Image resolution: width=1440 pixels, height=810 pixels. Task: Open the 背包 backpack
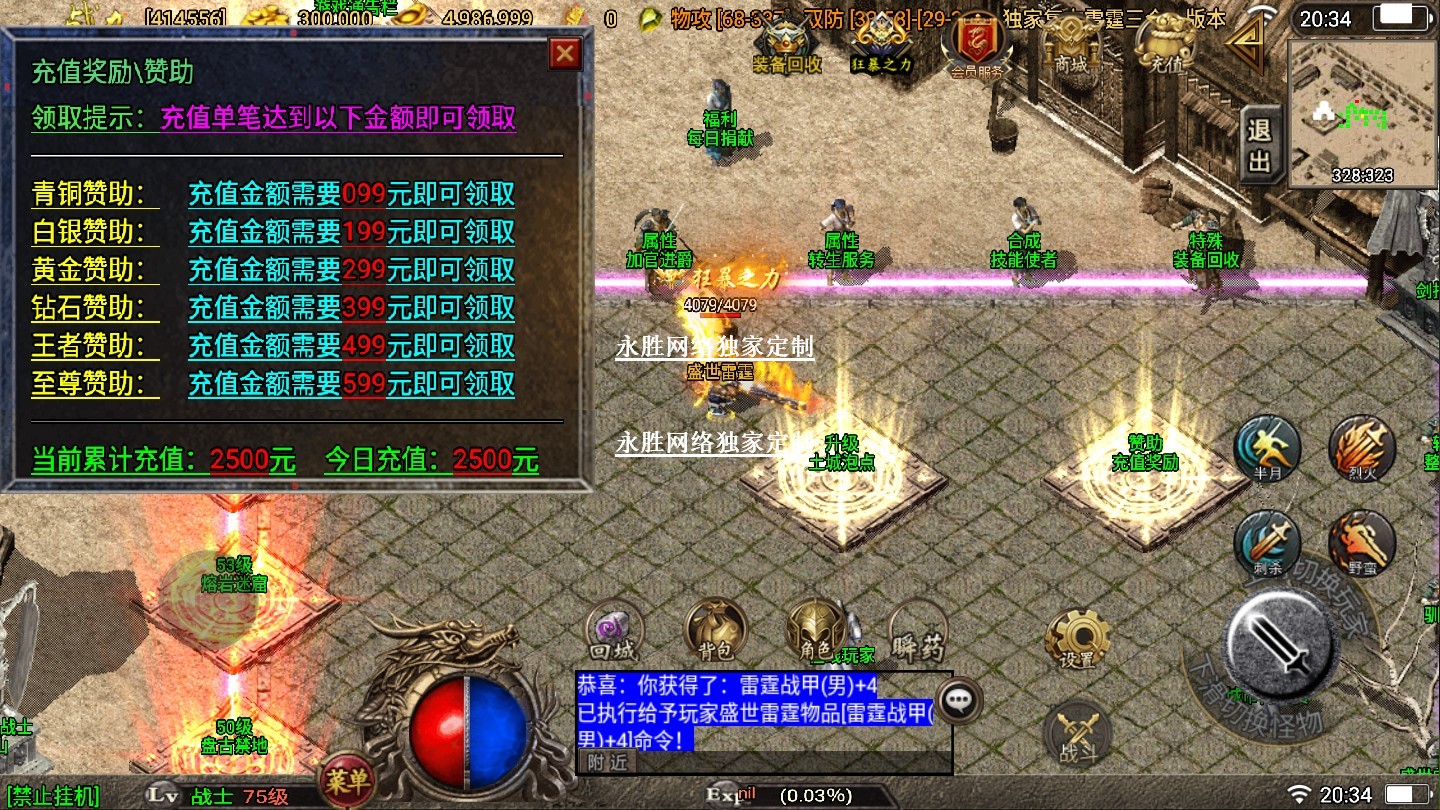[x=715, y=631]
